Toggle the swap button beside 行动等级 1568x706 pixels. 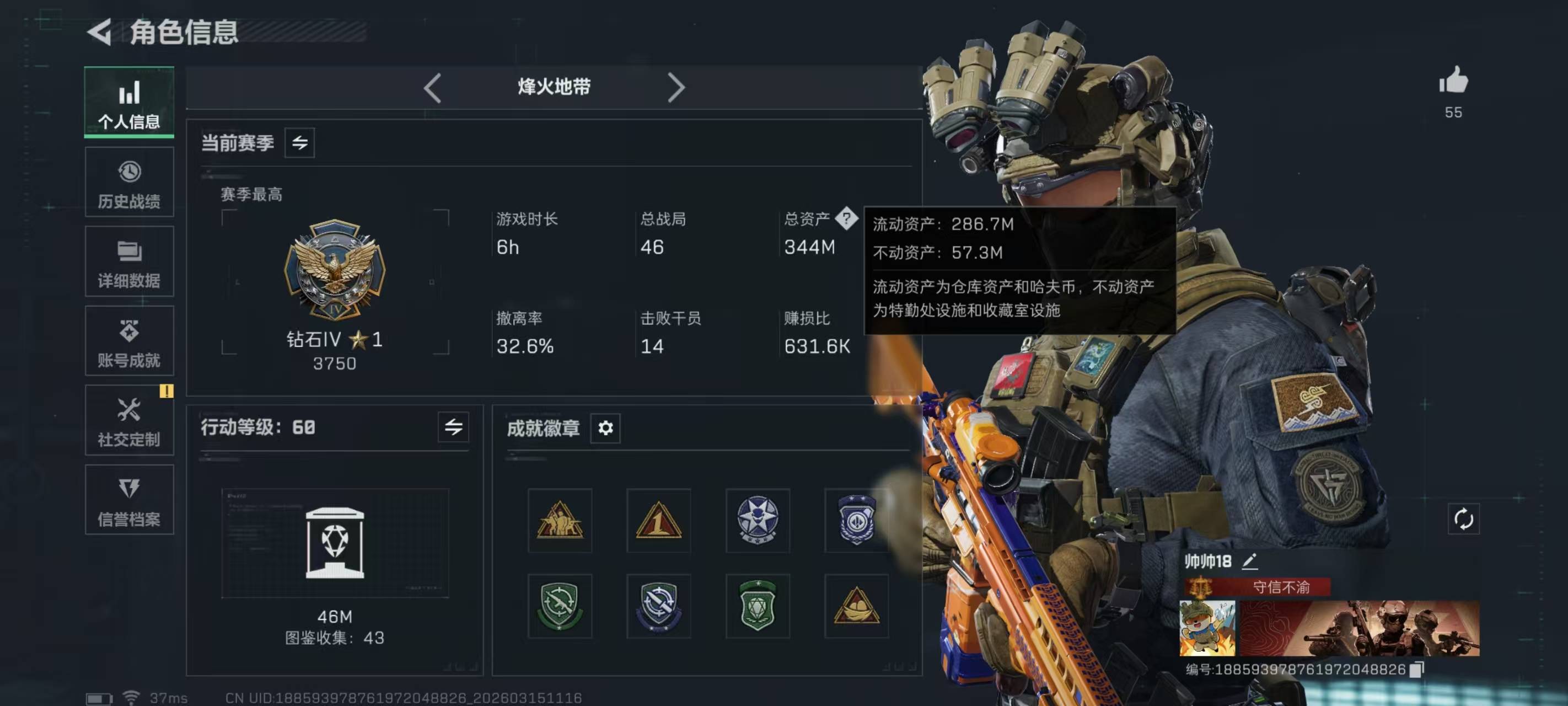click(454, 427)
